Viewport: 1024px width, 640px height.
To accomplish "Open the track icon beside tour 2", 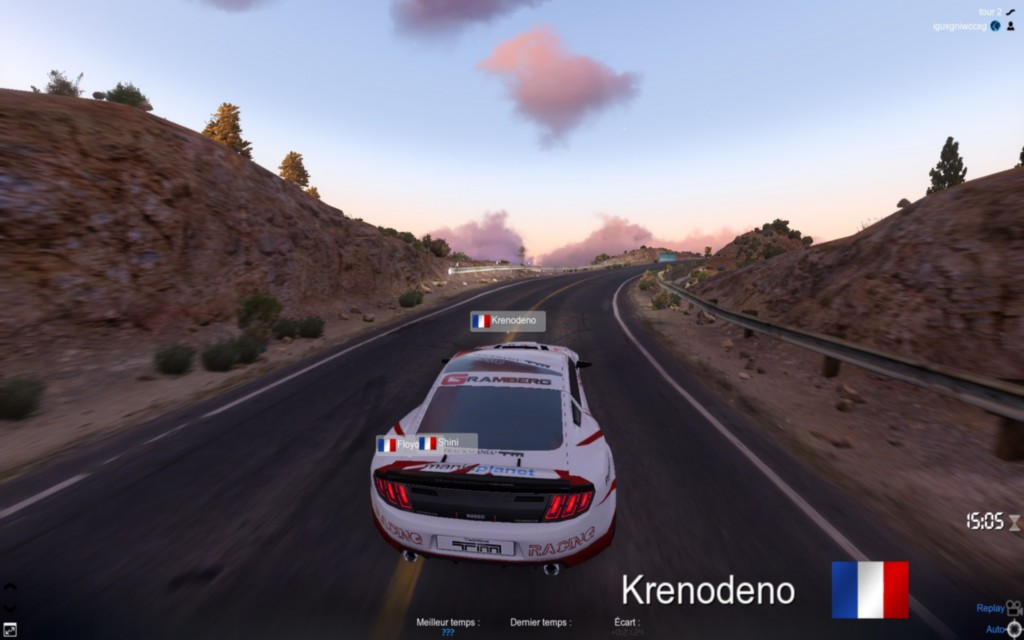I will (1011, 12).
